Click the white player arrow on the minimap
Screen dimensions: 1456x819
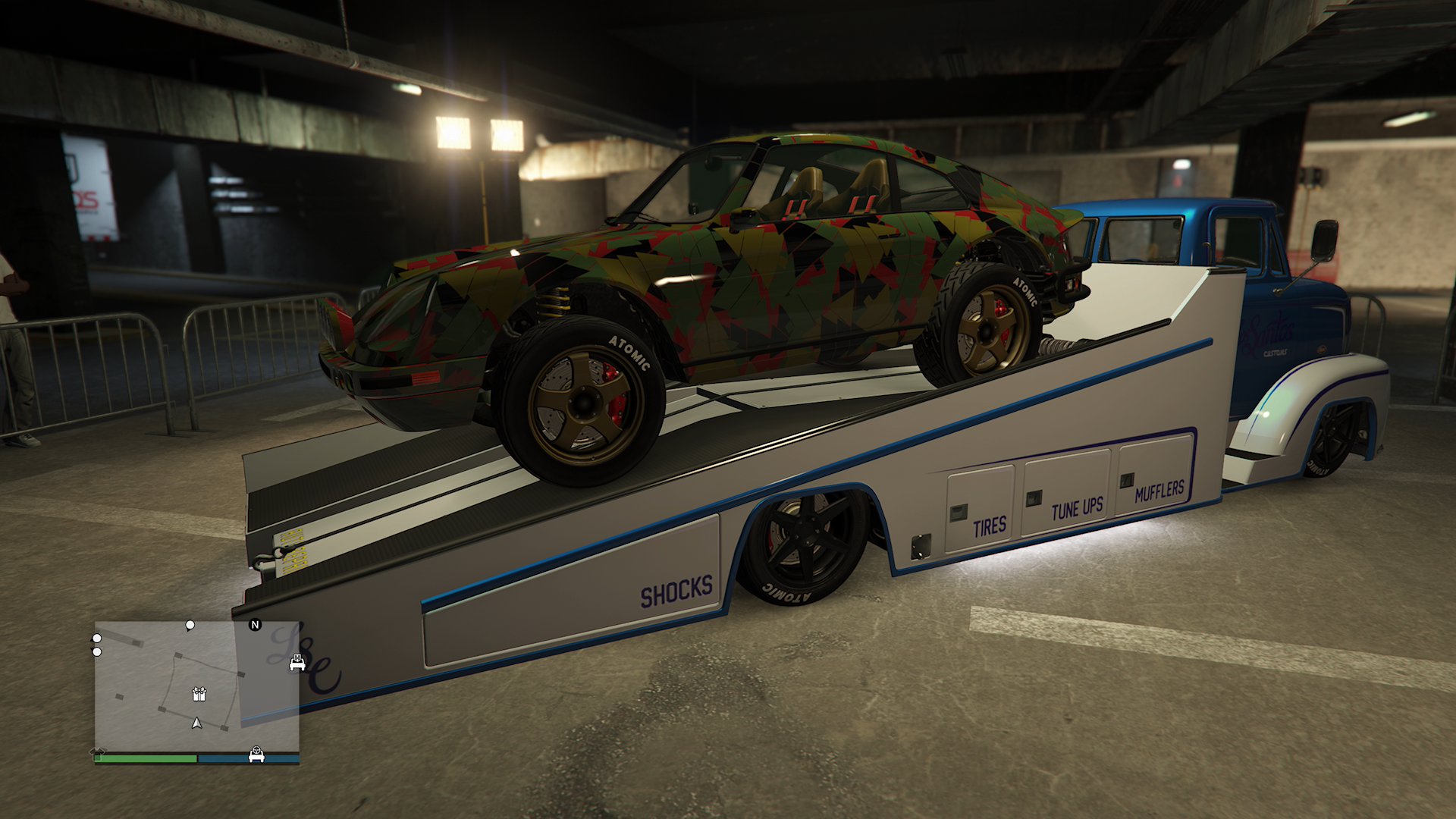click(197, 723)
